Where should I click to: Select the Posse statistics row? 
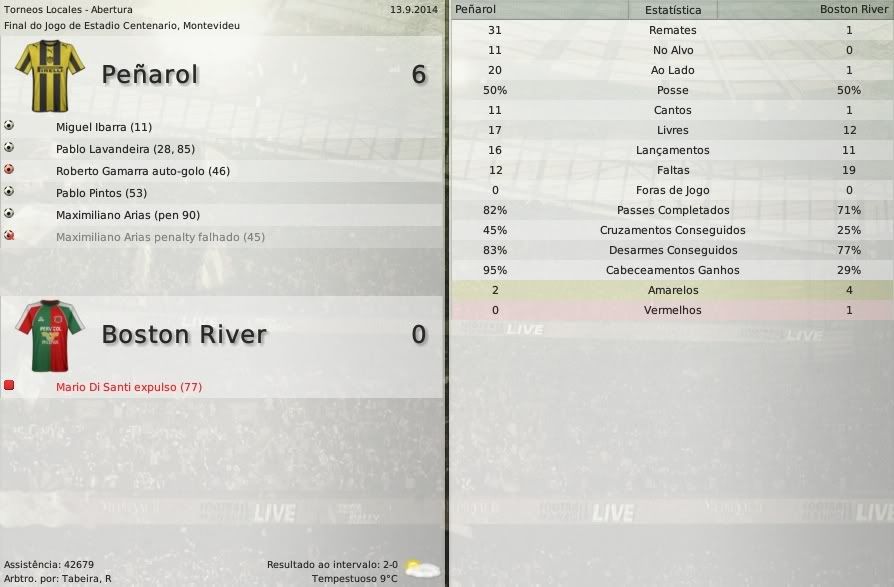672,90
